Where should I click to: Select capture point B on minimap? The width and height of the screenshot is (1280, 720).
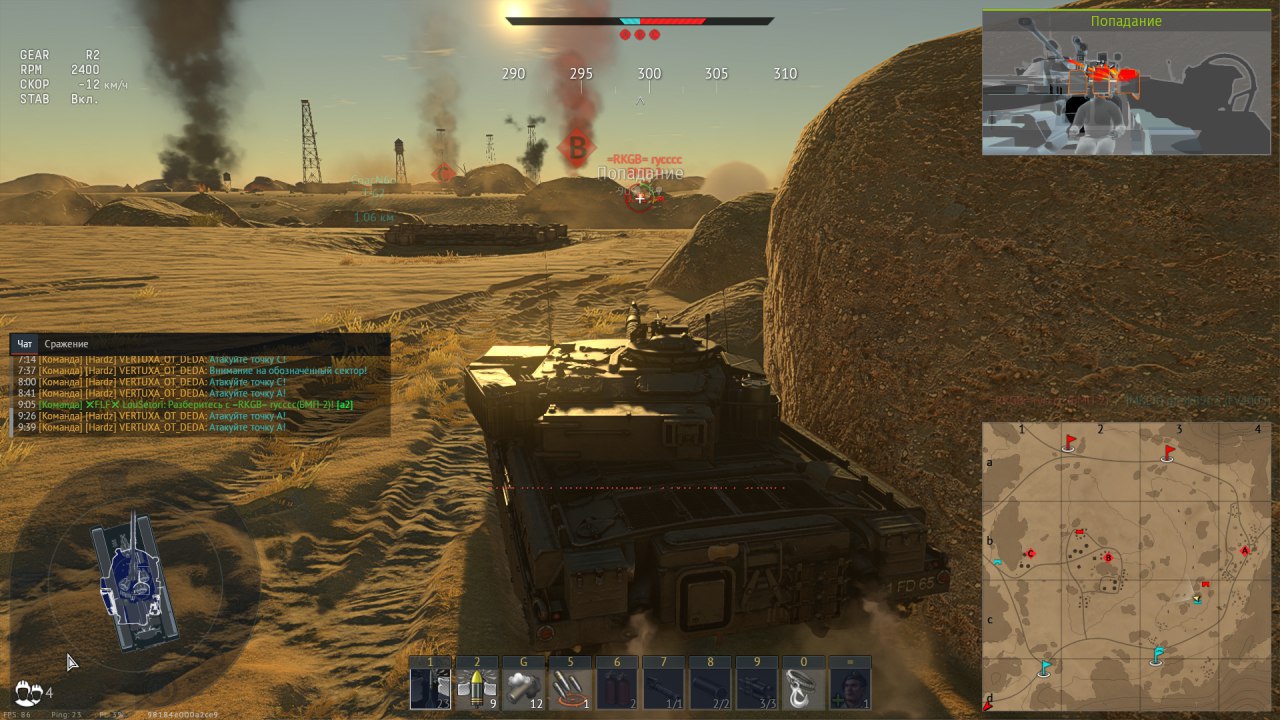pyautogui.click(x=1107, y=557)
